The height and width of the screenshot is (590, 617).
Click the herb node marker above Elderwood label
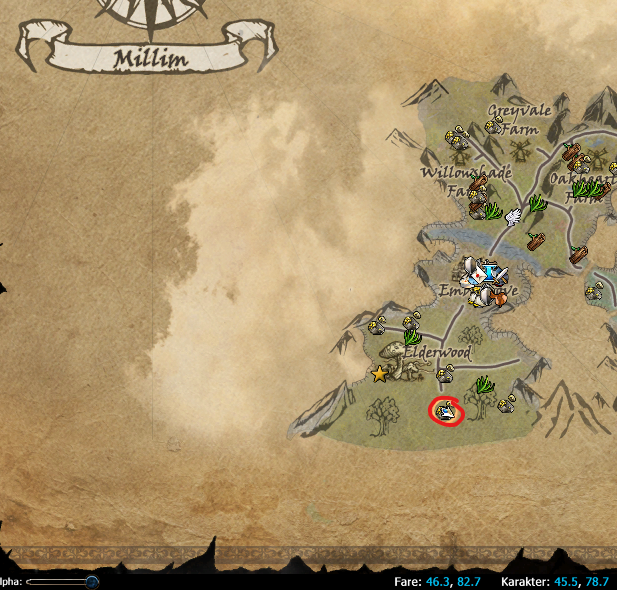click(412, 338)
